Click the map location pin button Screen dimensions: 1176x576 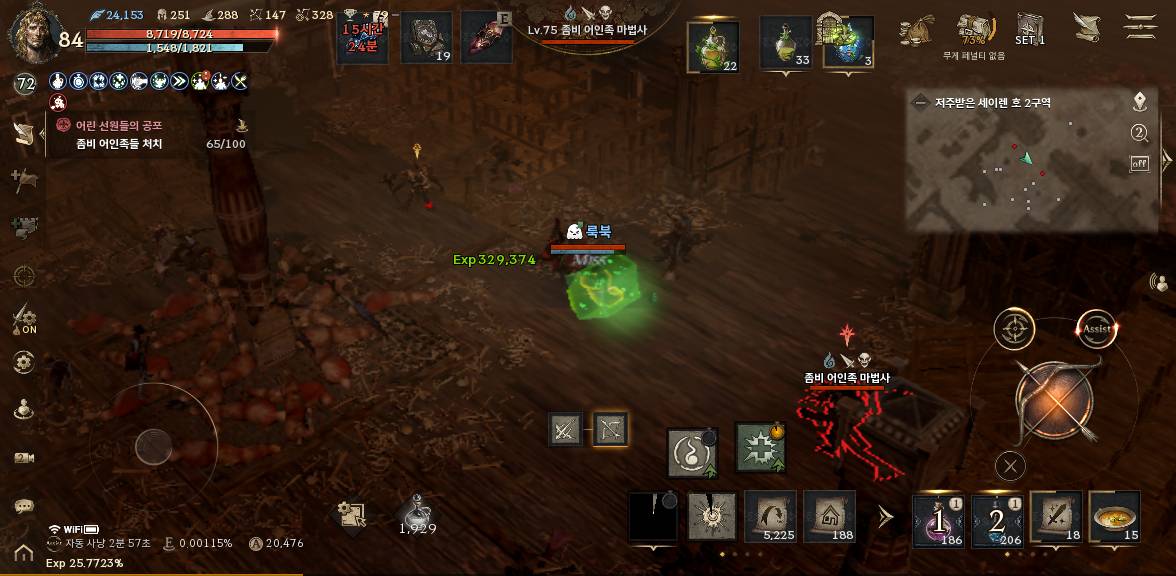[x=1139, y=102]
